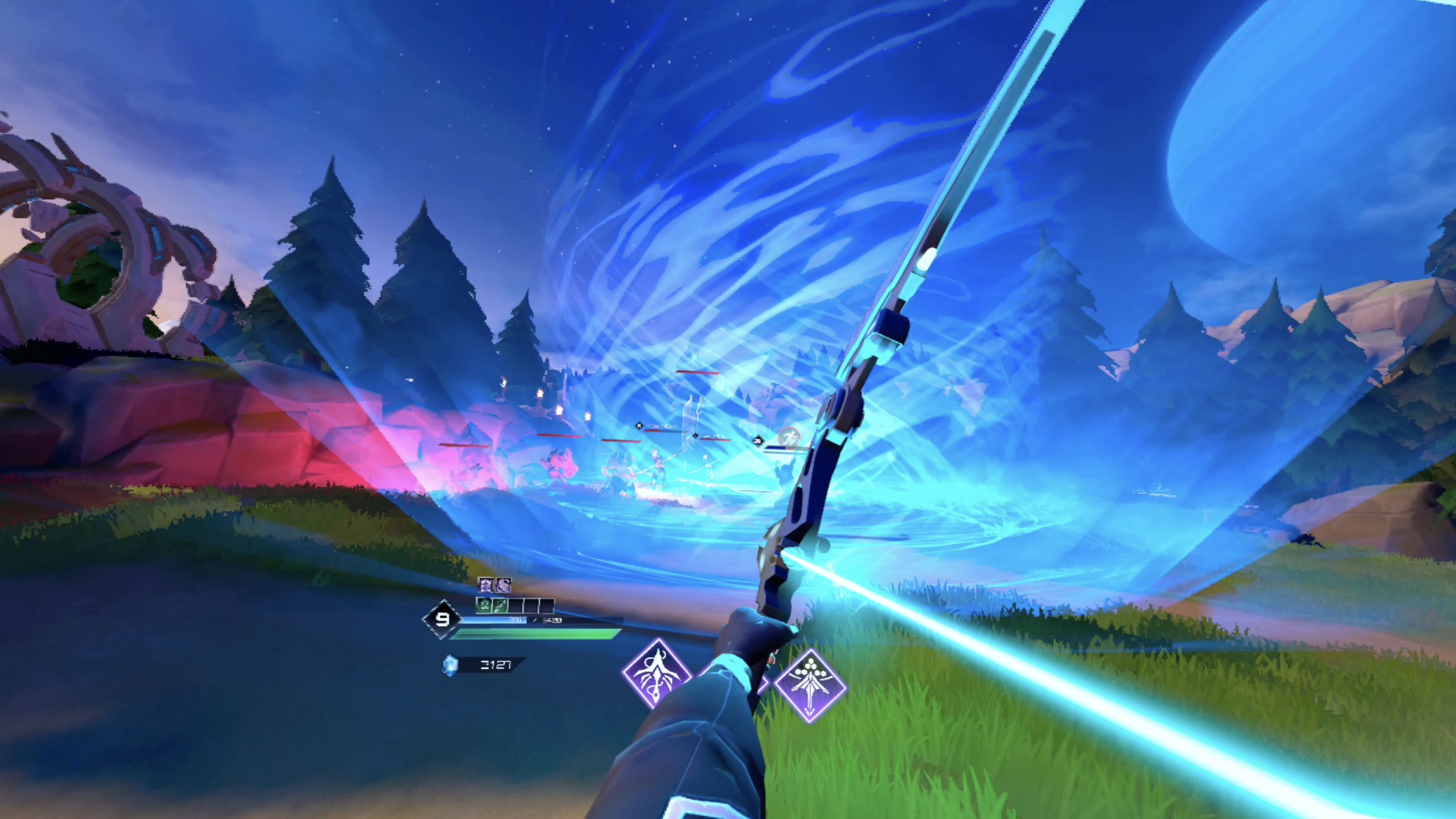Click the blue enemy resource bar beside the sprint icon
Image resolution: width=1456 pixels, height=819 pixels.
776,449
